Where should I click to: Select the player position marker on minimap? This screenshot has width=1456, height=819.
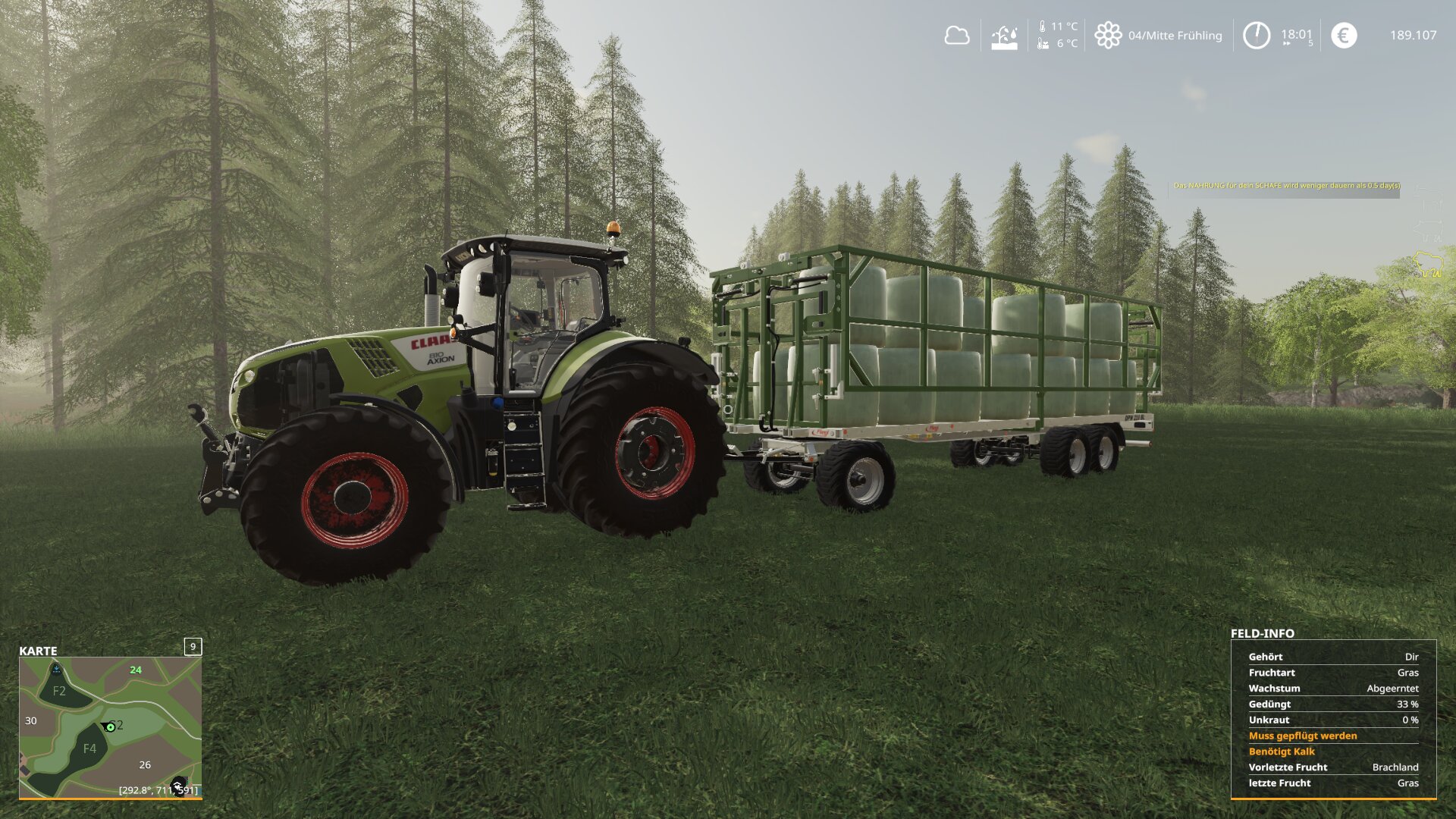[x=110, y=727]
